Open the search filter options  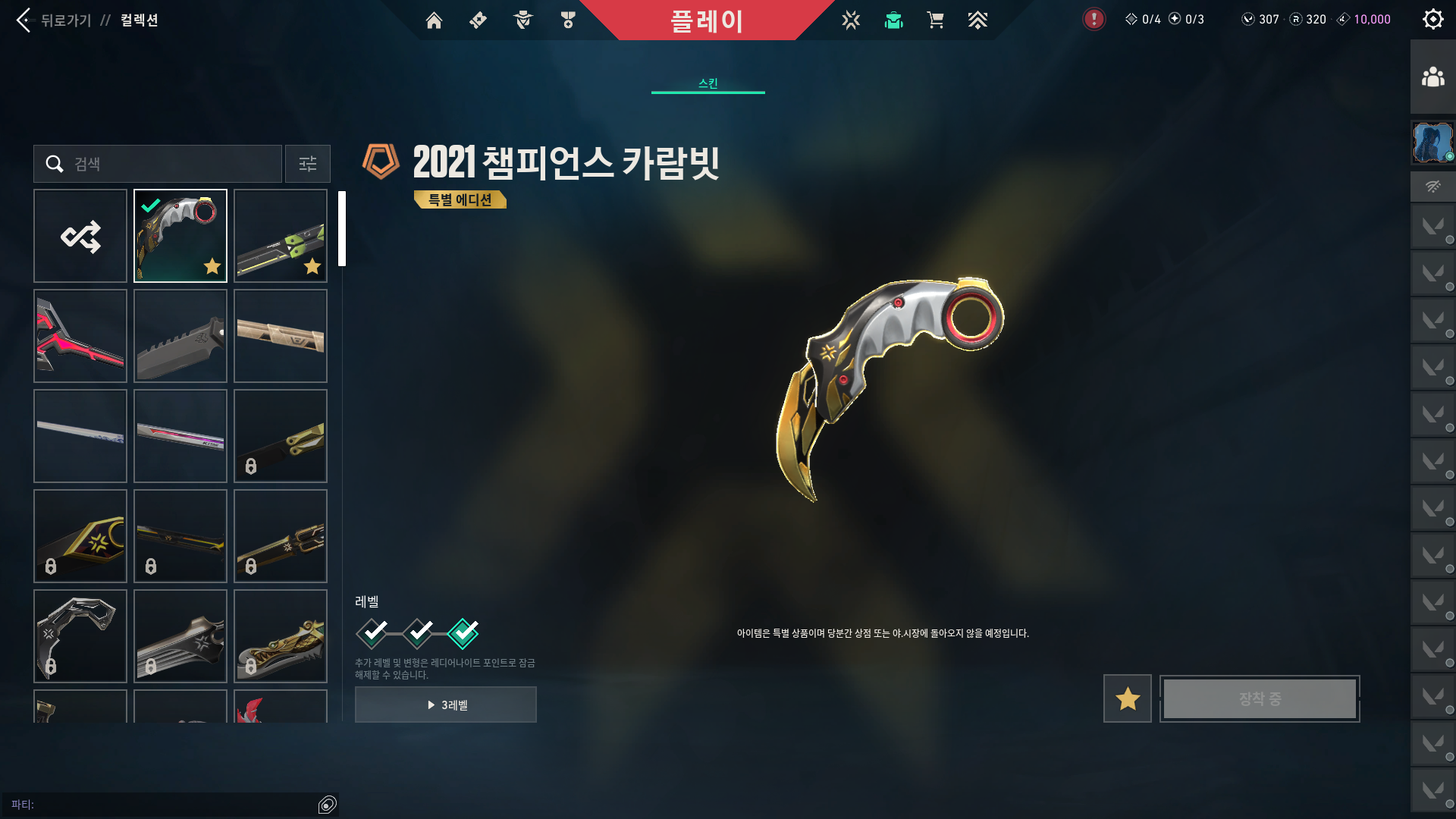(307, 164)
